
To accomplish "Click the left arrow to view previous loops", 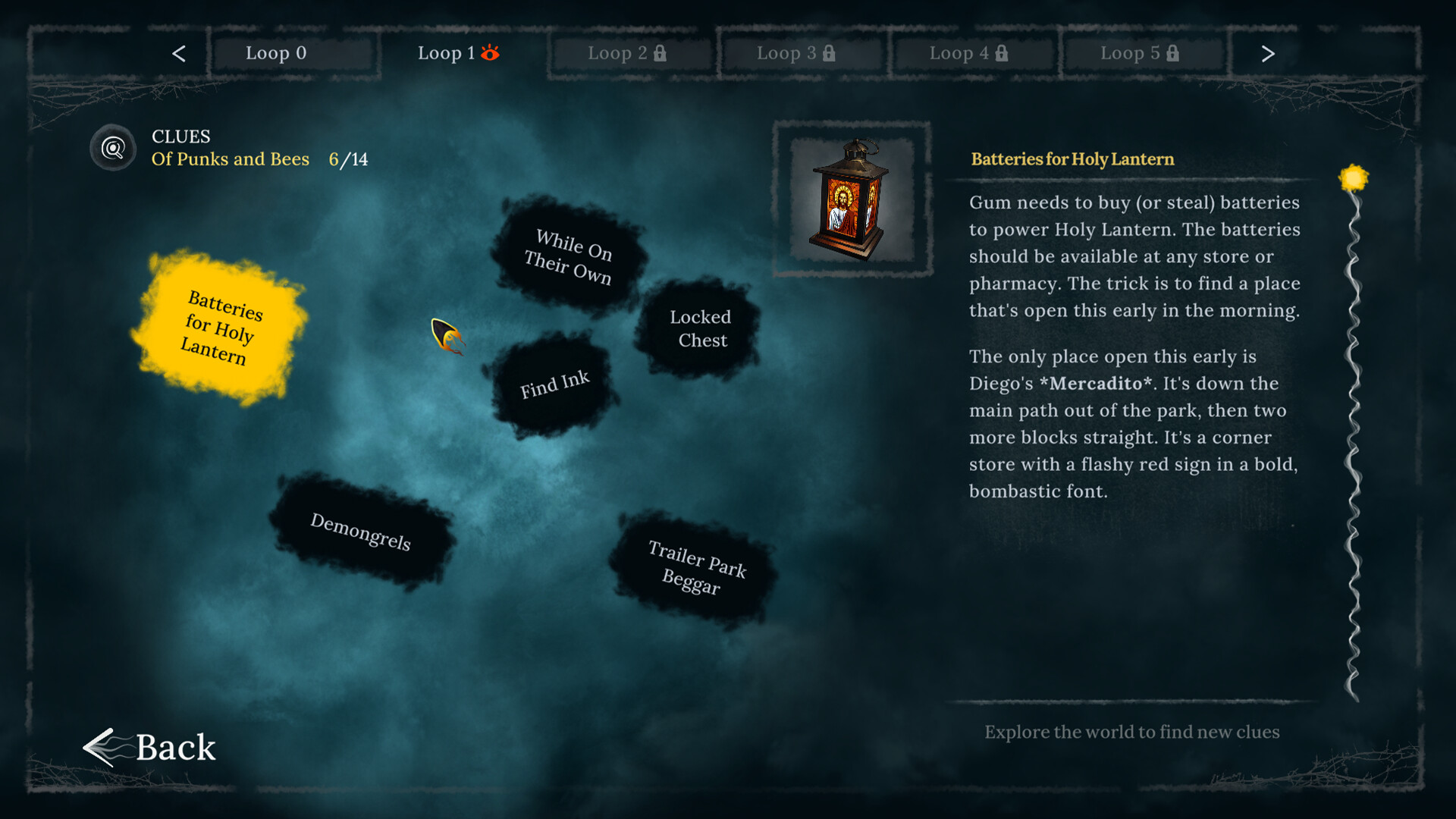I will tap(179, 53).
